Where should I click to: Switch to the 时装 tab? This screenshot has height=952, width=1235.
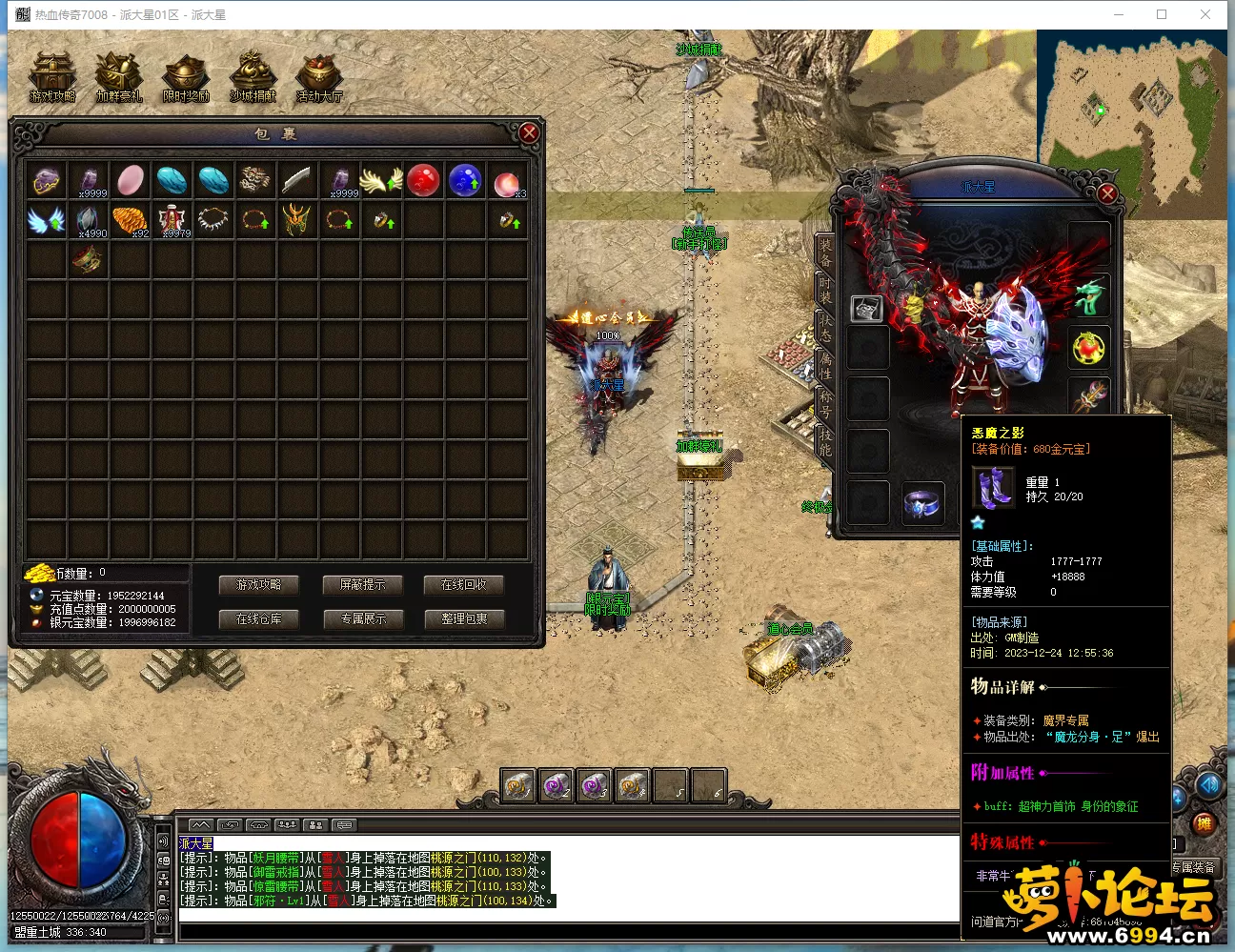coord(824,290)
